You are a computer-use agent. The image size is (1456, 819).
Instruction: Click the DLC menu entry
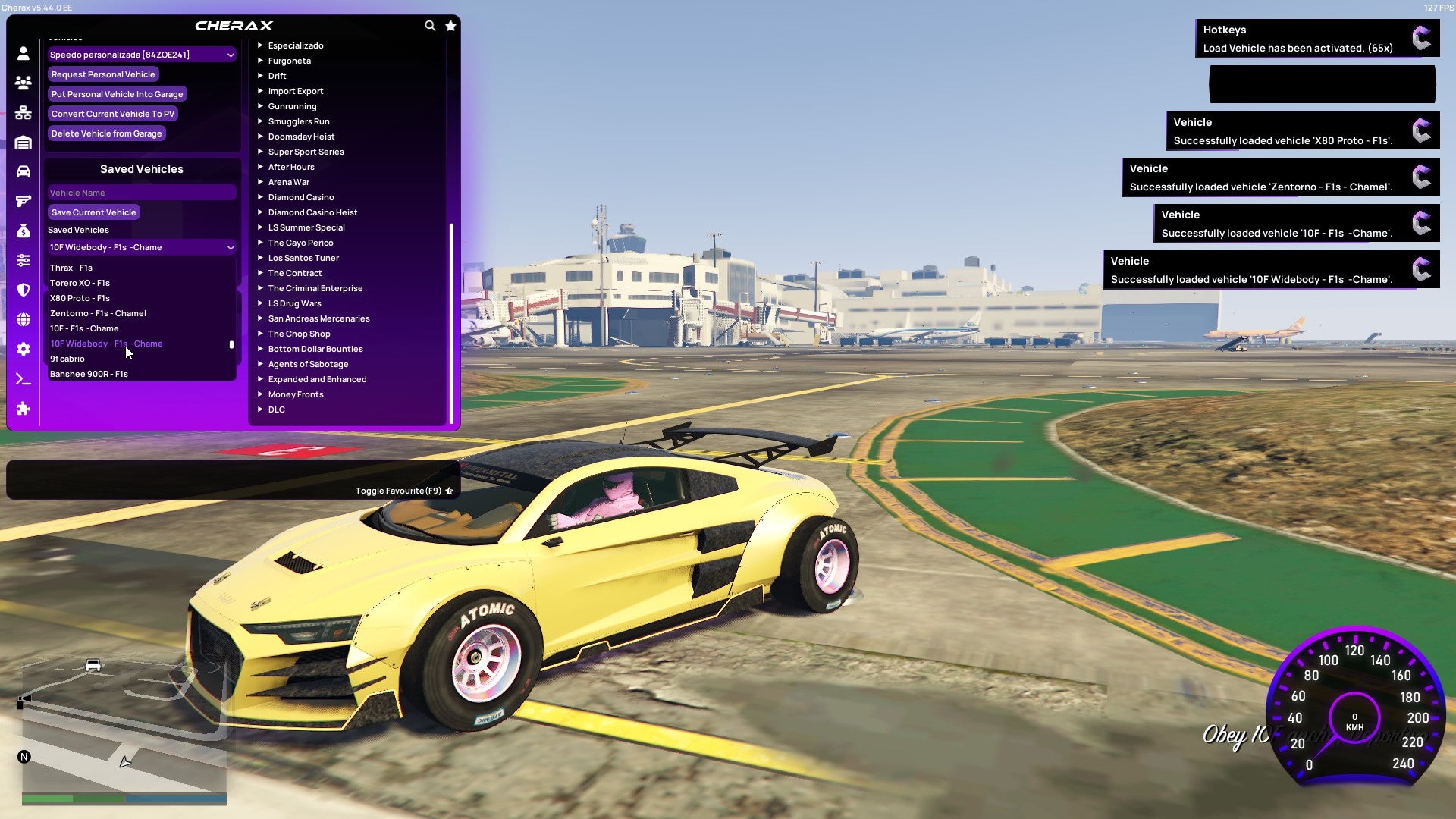coord(277,409)
